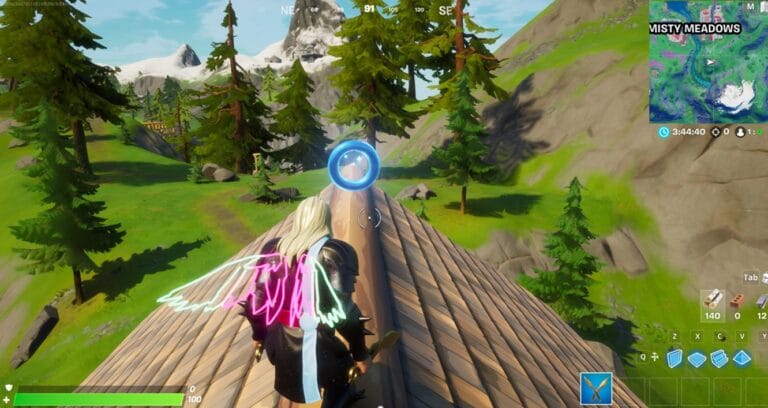Choose the wall building piece
Viewport: 768px width, 408px height.
675,358
